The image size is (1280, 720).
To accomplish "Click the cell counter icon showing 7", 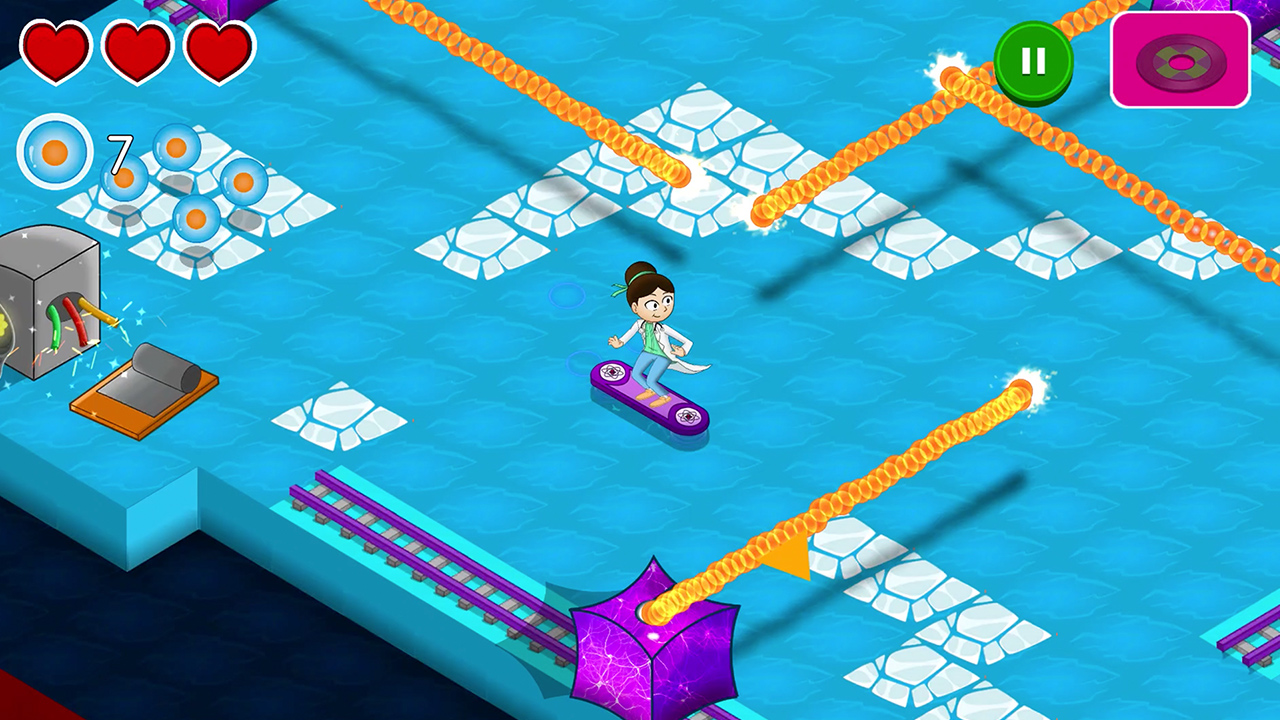I will click(55, 152).
